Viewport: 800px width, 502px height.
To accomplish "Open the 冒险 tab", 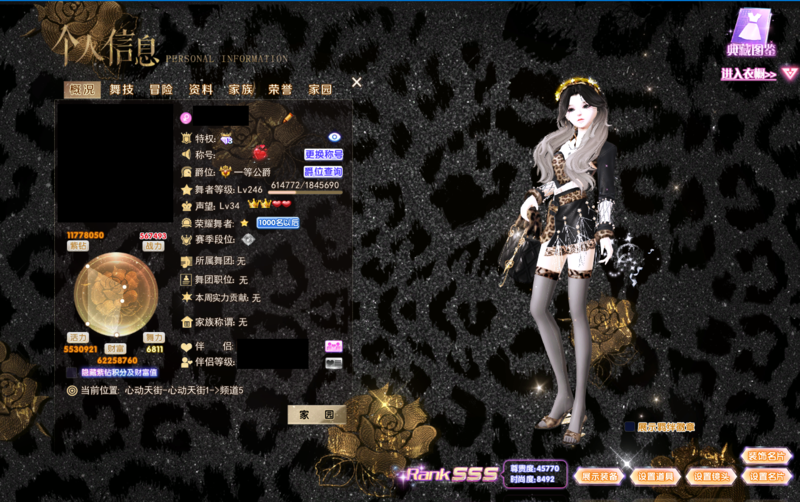I will (x=161, y=90).
